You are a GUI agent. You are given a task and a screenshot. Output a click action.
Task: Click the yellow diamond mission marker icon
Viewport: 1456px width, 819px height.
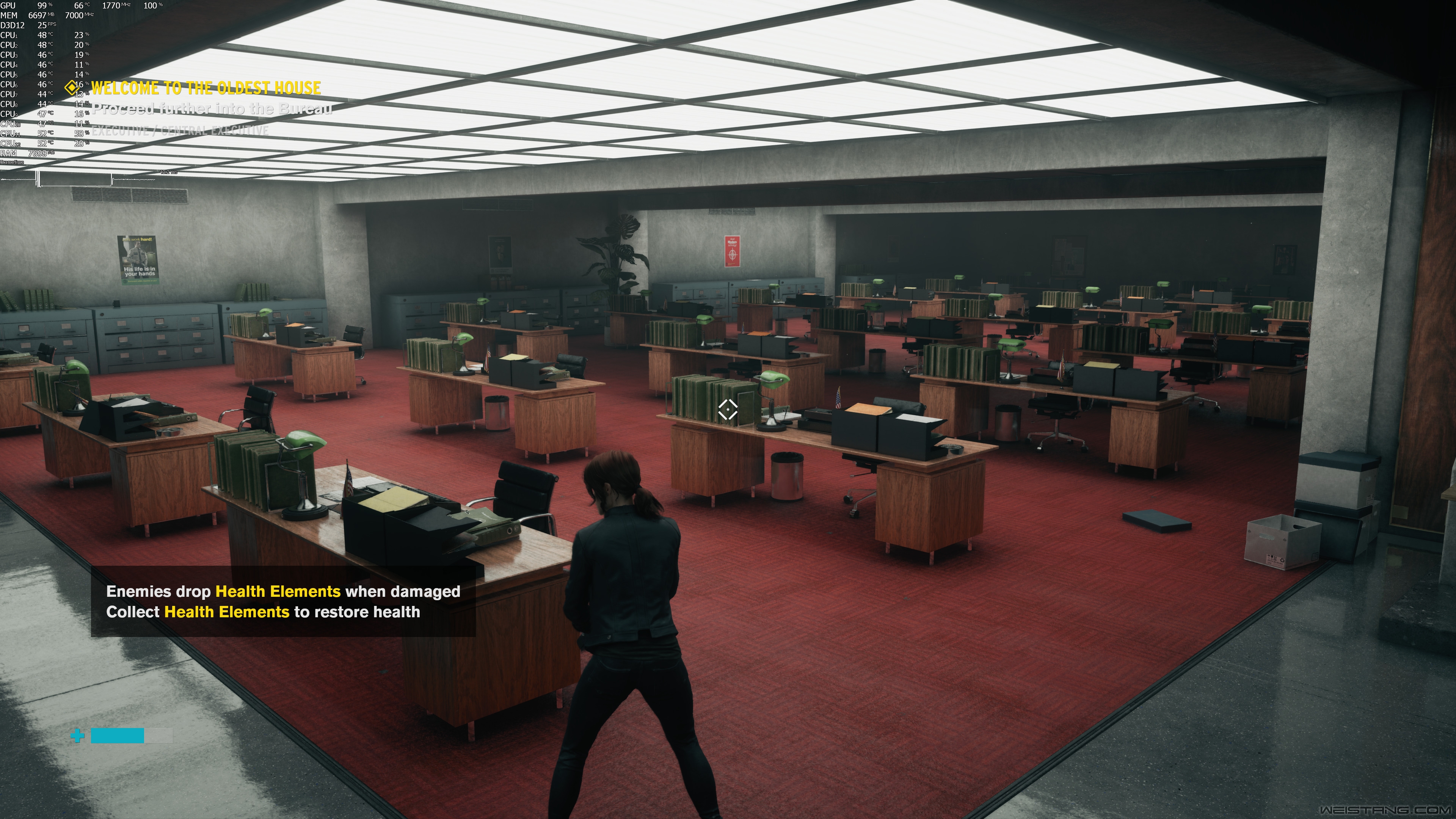pos(71,88)
